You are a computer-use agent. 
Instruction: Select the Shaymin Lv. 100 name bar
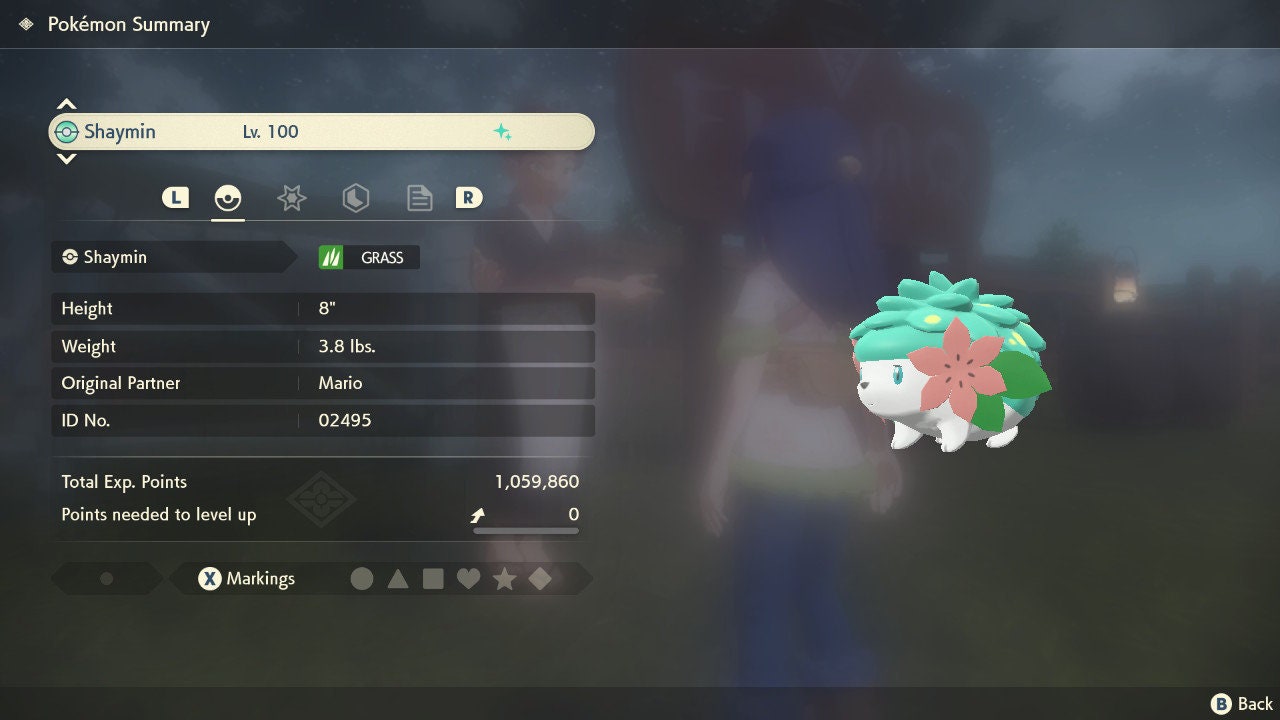pyautogui.click(x=321, y=132)
